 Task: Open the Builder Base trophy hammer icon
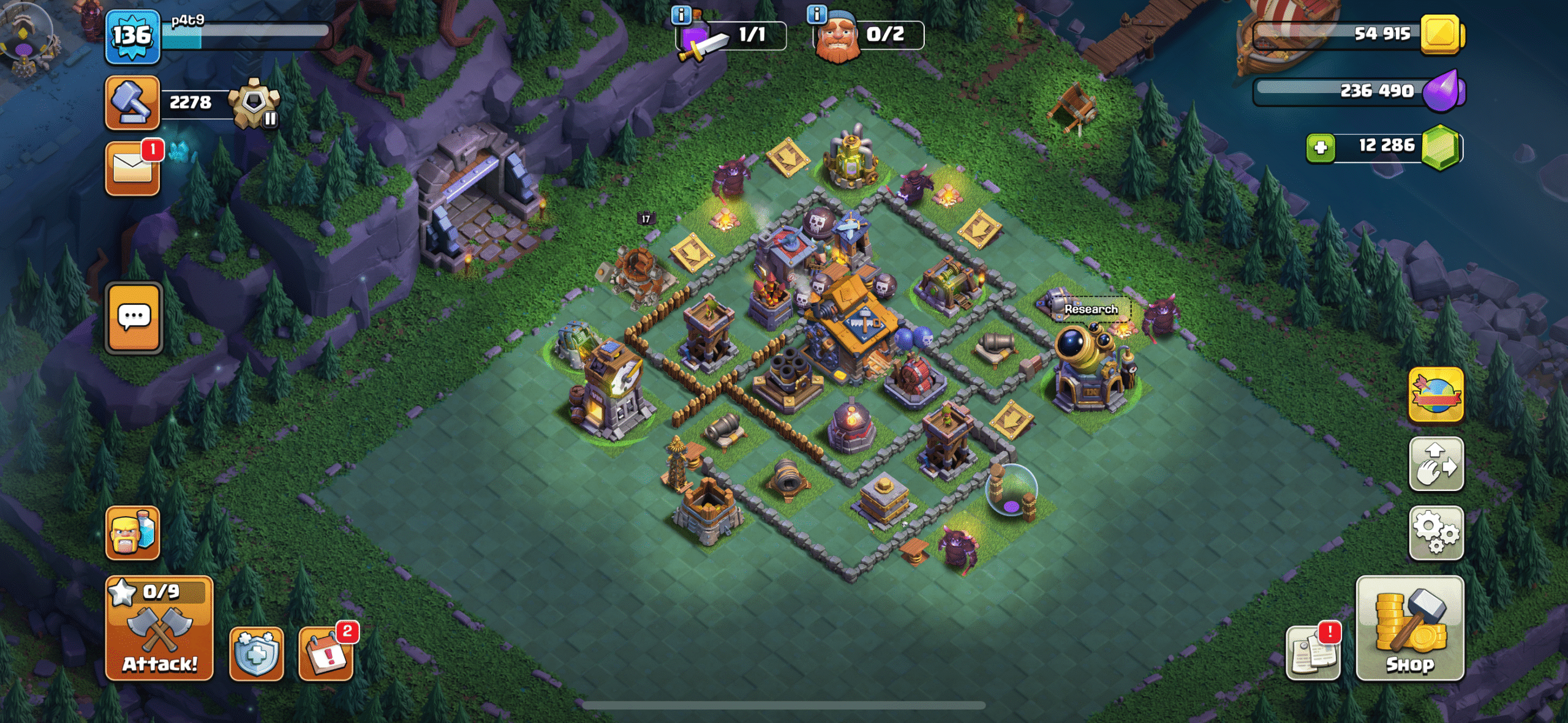(132, 102)
